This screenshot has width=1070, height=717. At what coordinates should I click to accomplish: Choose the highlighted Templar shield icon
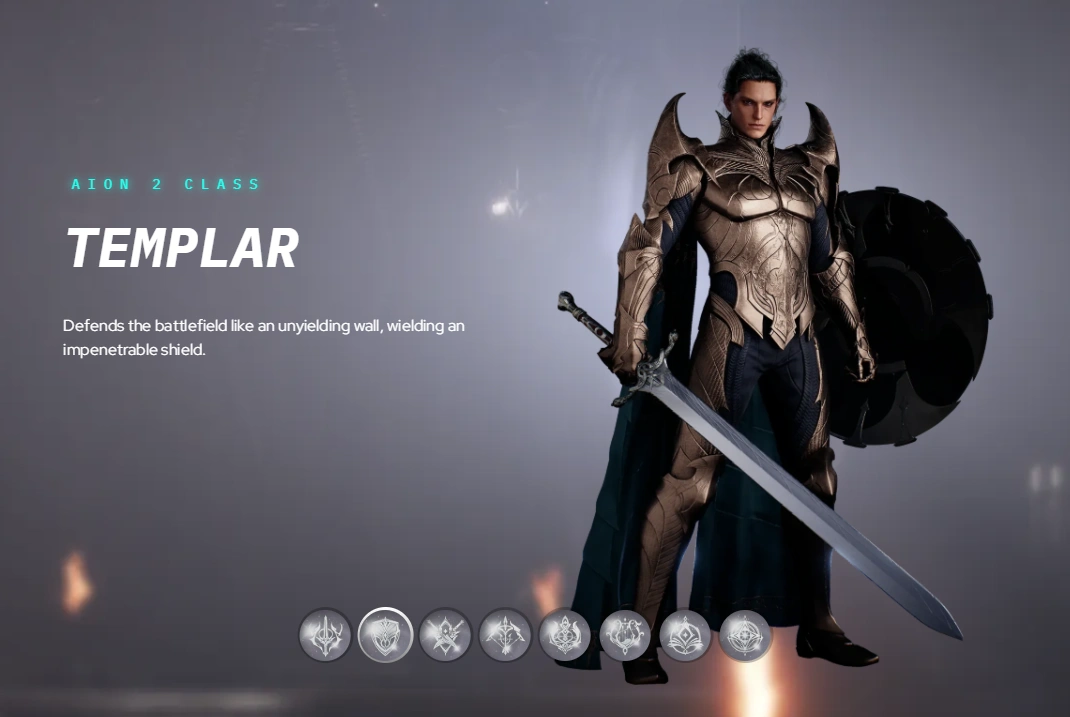(385, 635)
